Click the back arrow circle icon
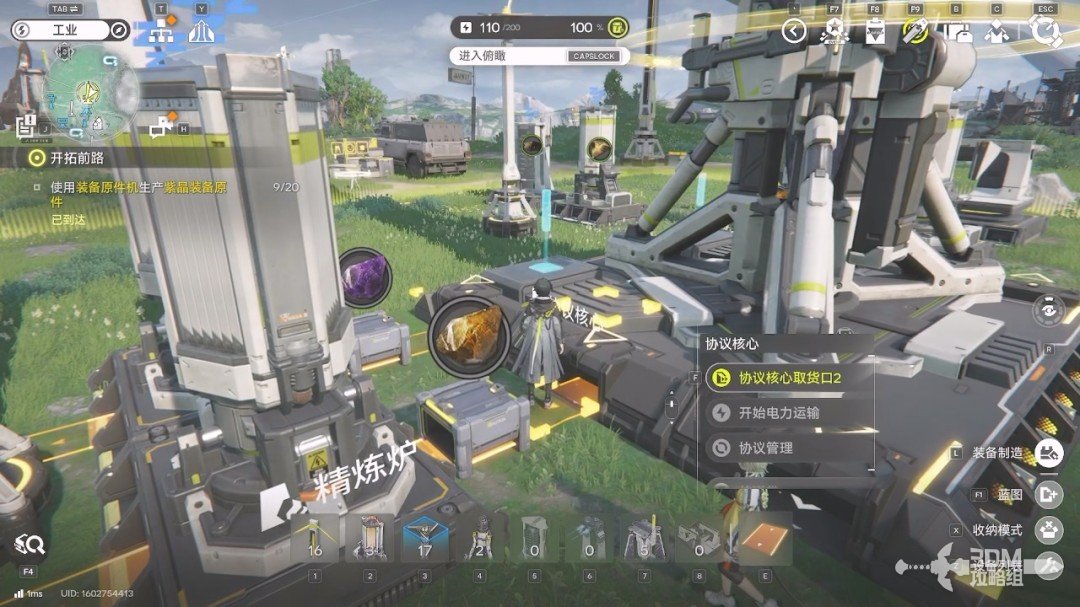Image resolution: width=1080 pixels, height=607 pixels. 794,31
